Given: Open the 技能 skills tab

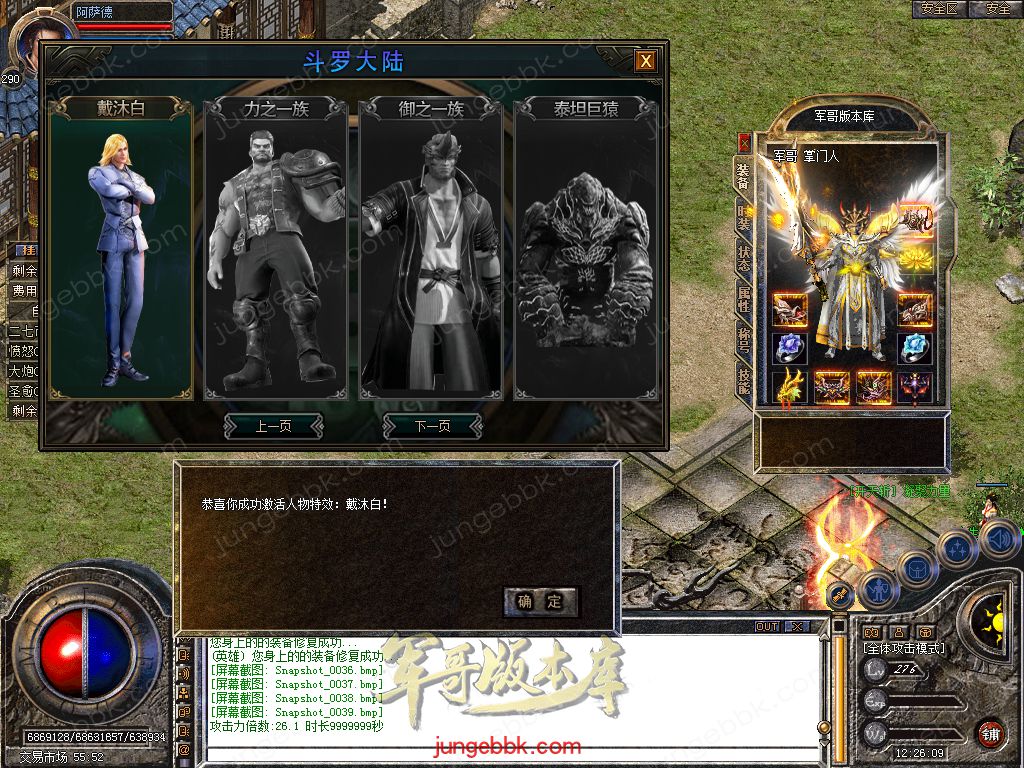Looking at the screenshot, I should click(743, 378).
